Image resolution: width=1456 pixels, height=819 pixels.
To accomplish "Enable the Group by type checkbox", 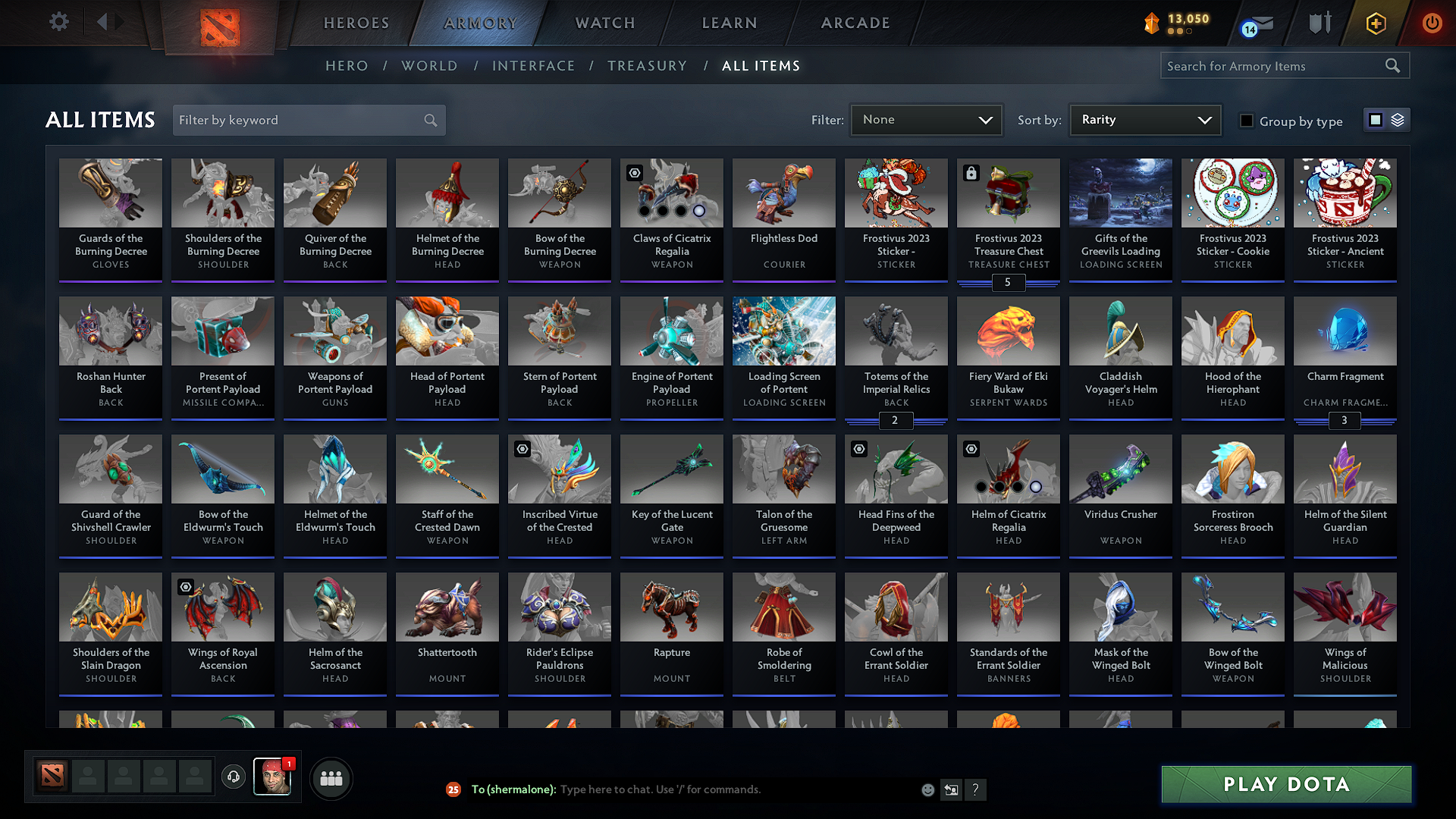I will click(1247, 121).
